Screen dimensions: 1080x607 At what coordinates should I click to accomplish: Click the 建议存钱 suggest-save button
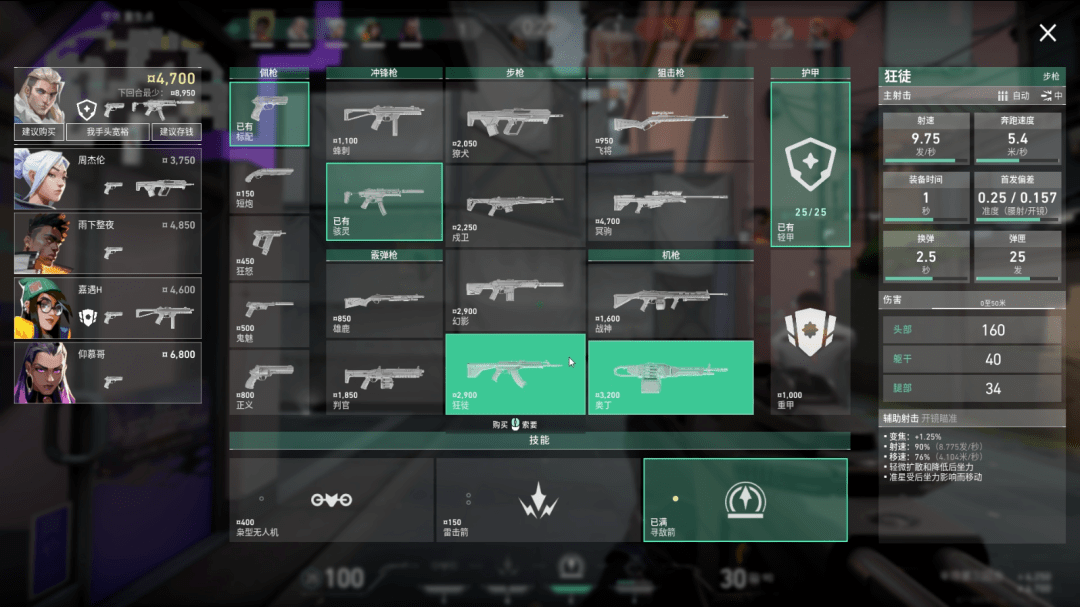(176, 132)
